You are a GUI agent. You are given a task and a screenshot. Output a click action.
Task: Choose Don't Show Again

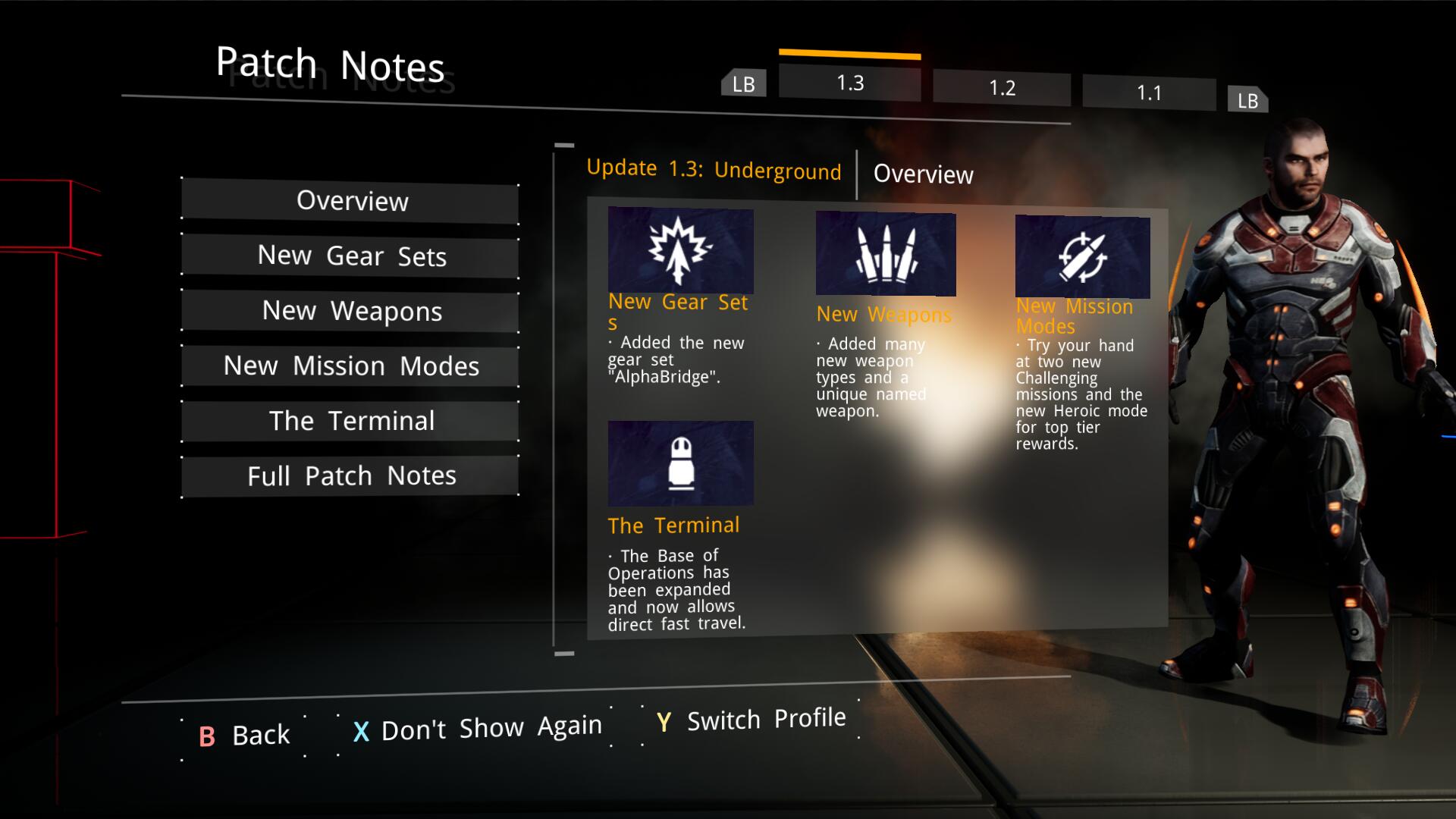(x=476, y=729)
